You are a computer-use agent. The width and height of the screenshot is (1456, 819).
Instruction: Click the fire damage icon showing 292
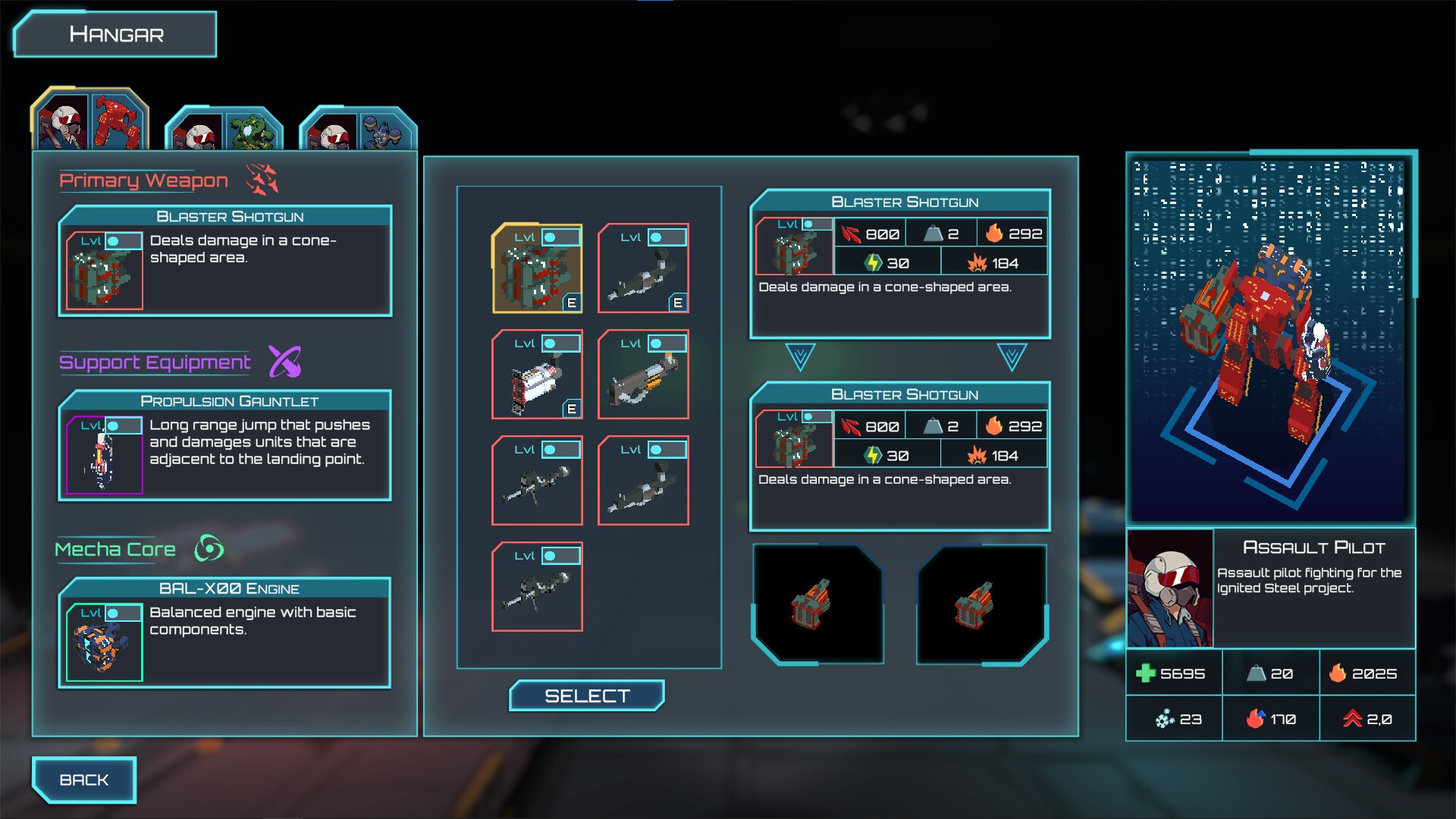click(x=994, y=234)
